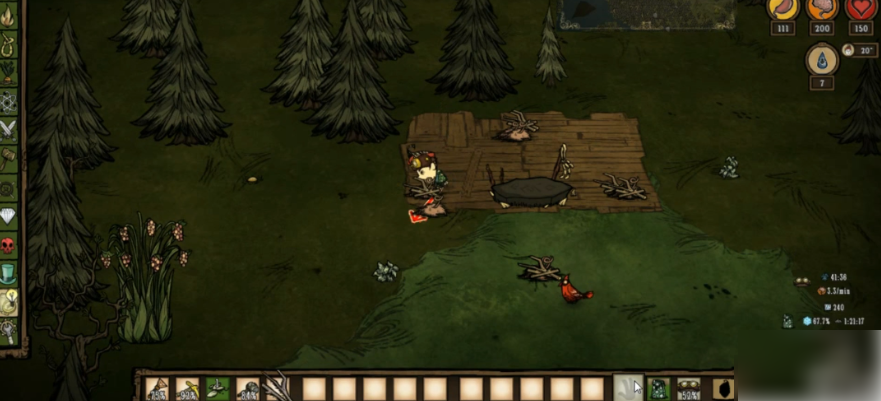This screenshot has width=881, height=401.
Task: Click the sanity brain meter icon
Action: (821, 7)
